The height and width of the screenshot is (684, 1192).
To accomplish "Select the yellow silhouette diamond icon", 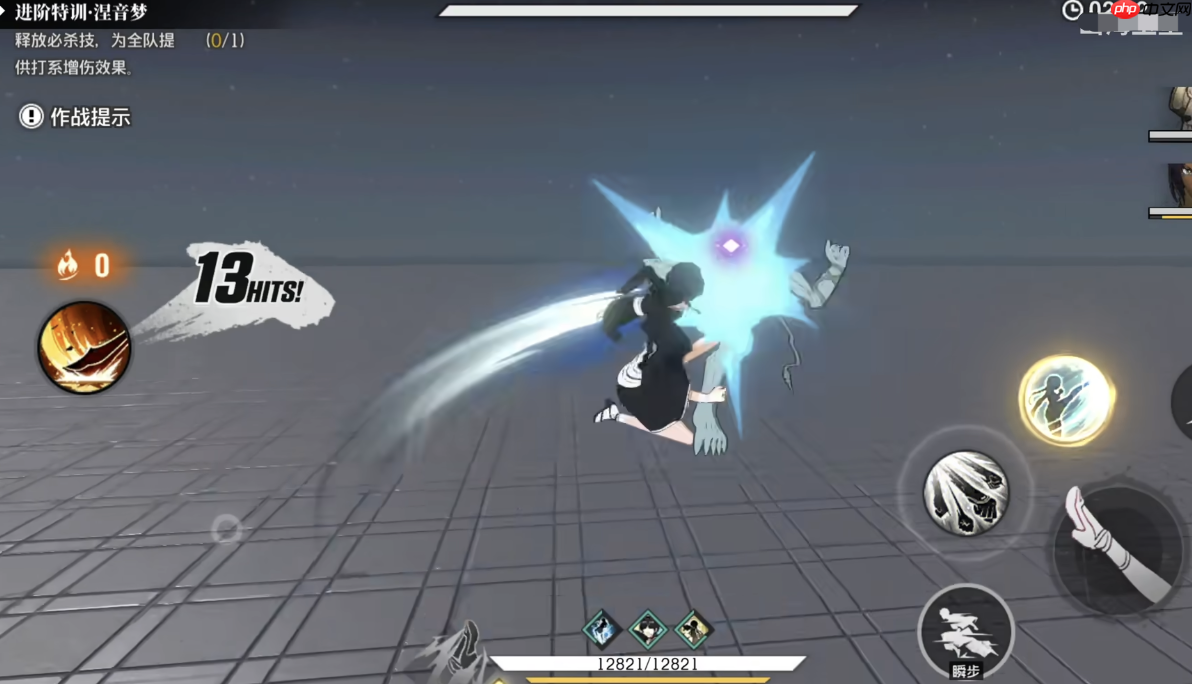I will pos(693,629).
